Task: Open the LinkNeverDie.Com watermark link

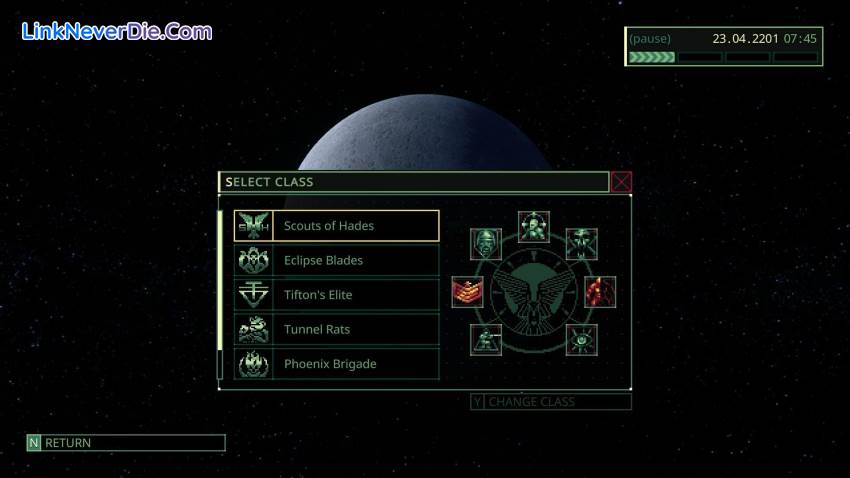Action: coord(117,31)
